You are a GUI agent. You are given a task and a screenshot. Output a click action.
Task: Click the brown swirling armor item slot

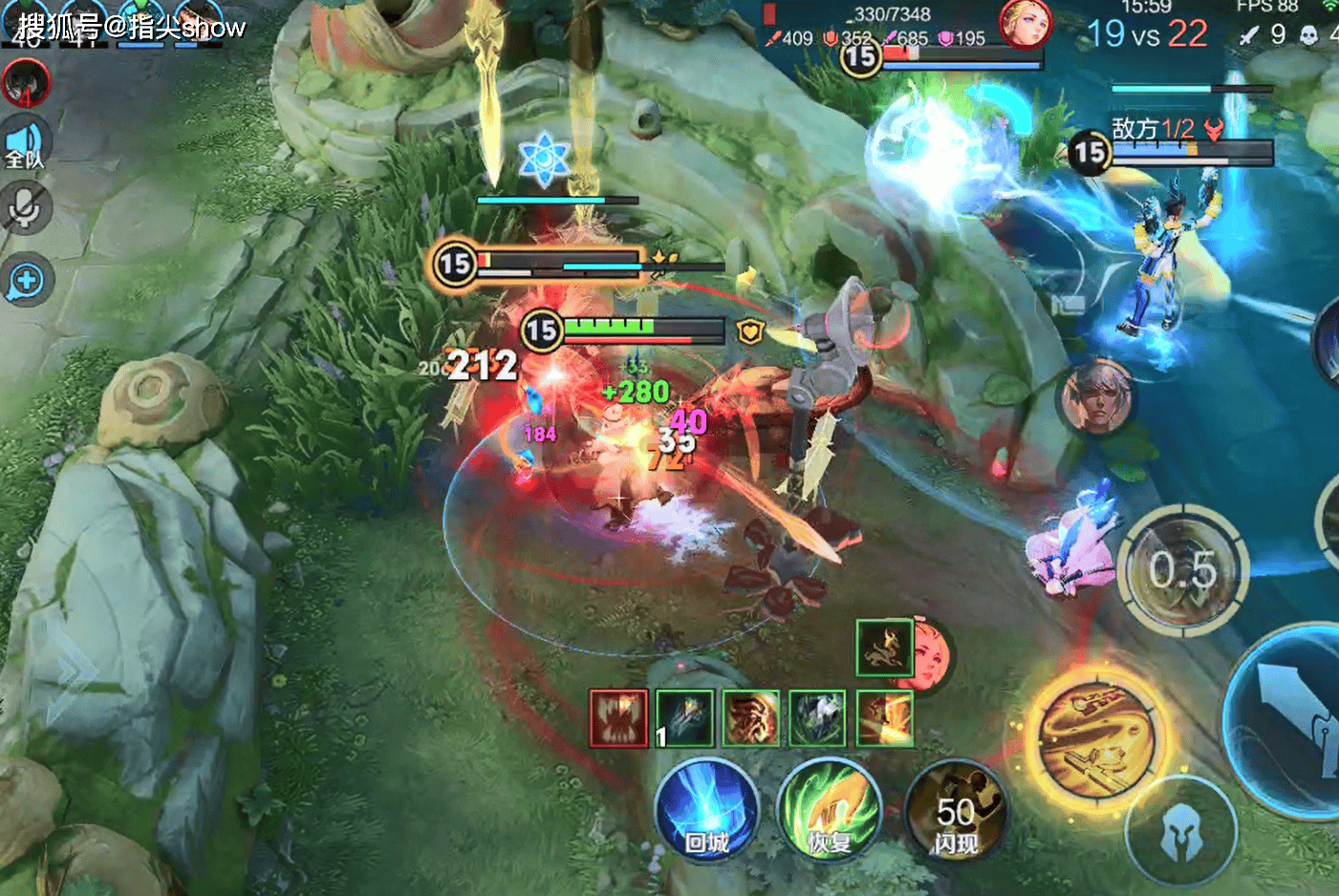coord(751,718)
